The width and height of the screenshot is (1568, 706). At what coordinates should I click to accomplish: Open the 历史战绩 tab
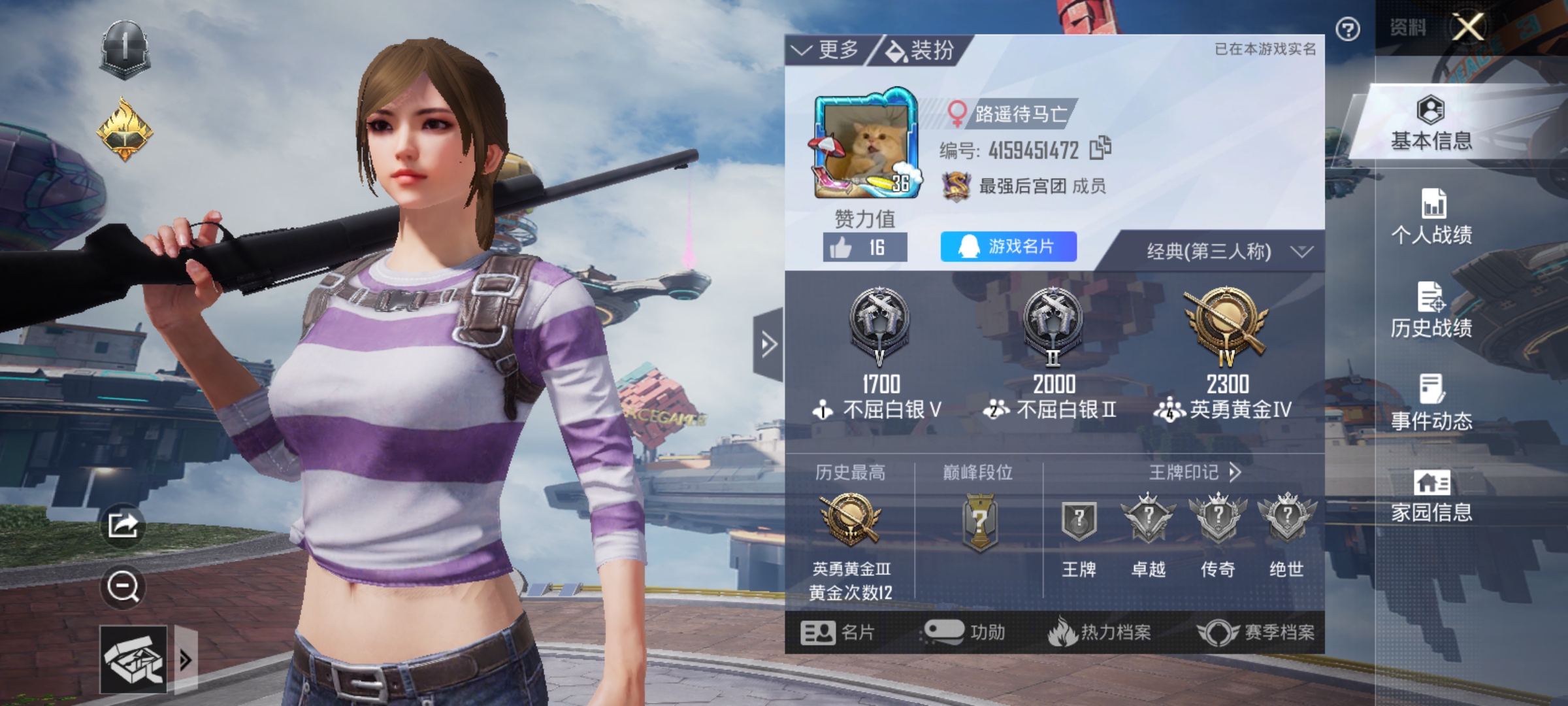click(1431, 311)
